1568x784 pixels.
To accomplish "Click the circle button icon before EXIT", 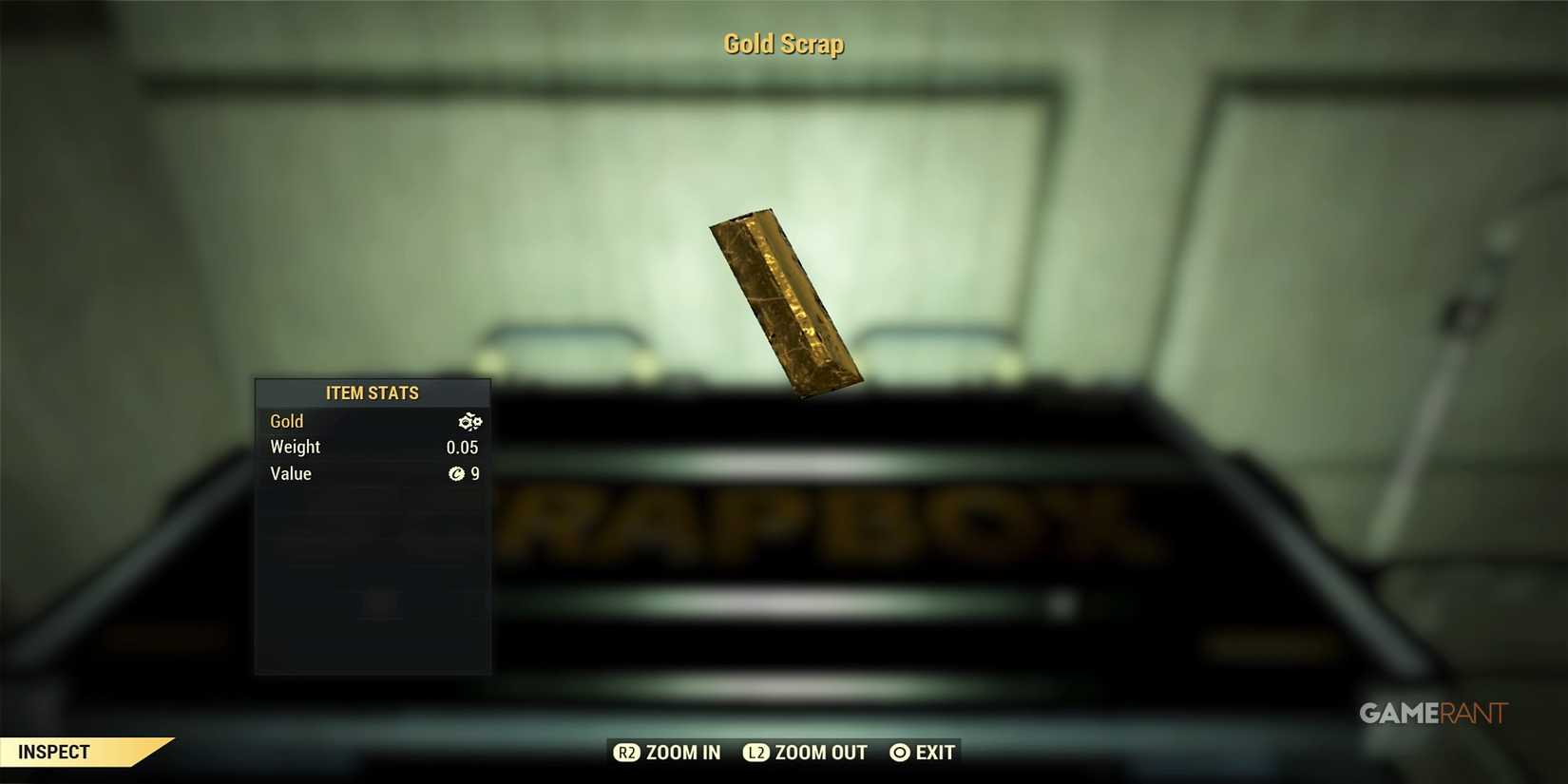I will [x=898, y=752].
